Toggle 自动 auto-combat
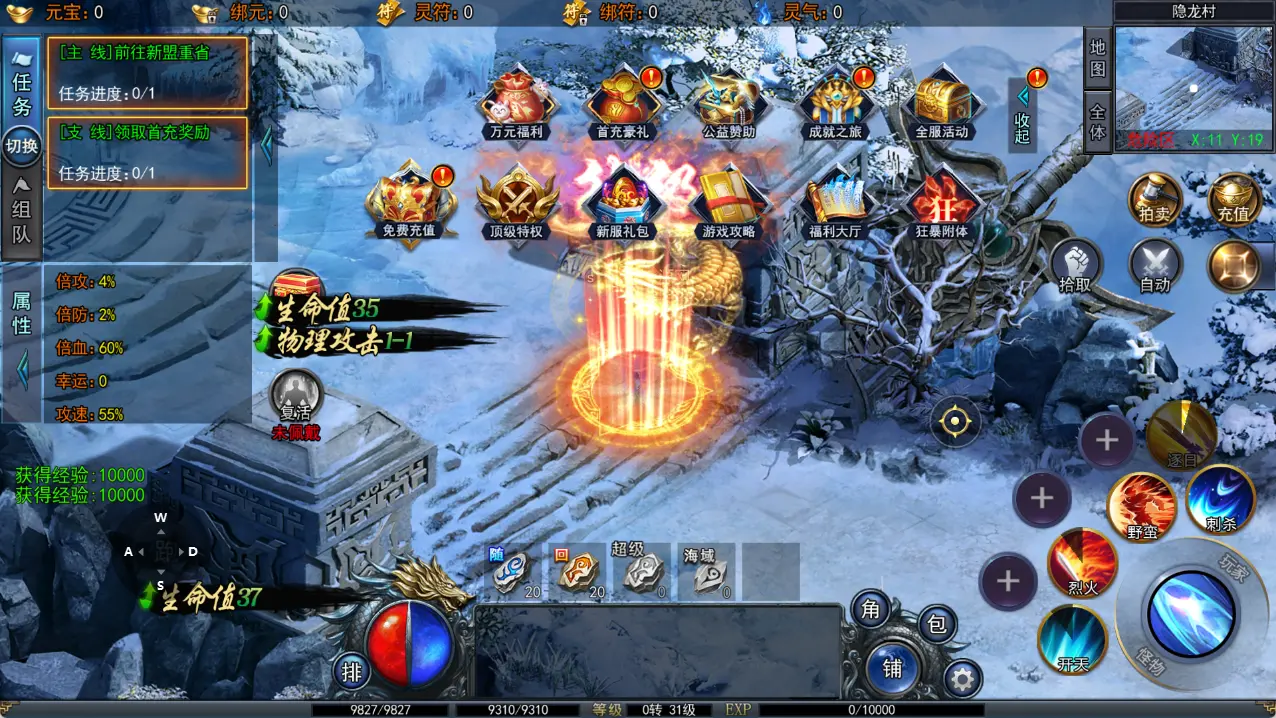Screen dimensions: 1276x718 coord(1155,267)
